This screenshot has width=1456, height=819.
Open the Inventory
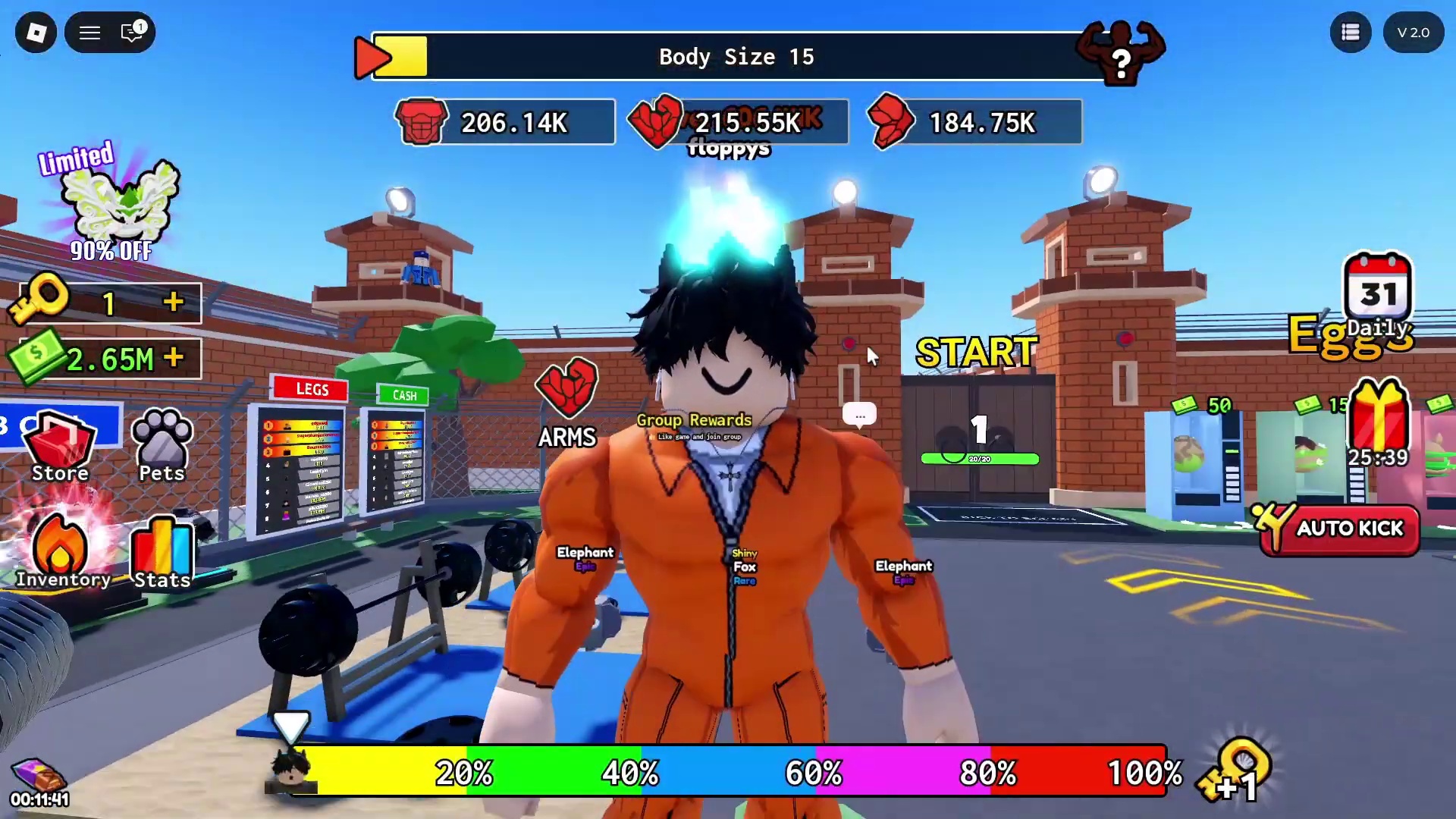pos(62,554)
